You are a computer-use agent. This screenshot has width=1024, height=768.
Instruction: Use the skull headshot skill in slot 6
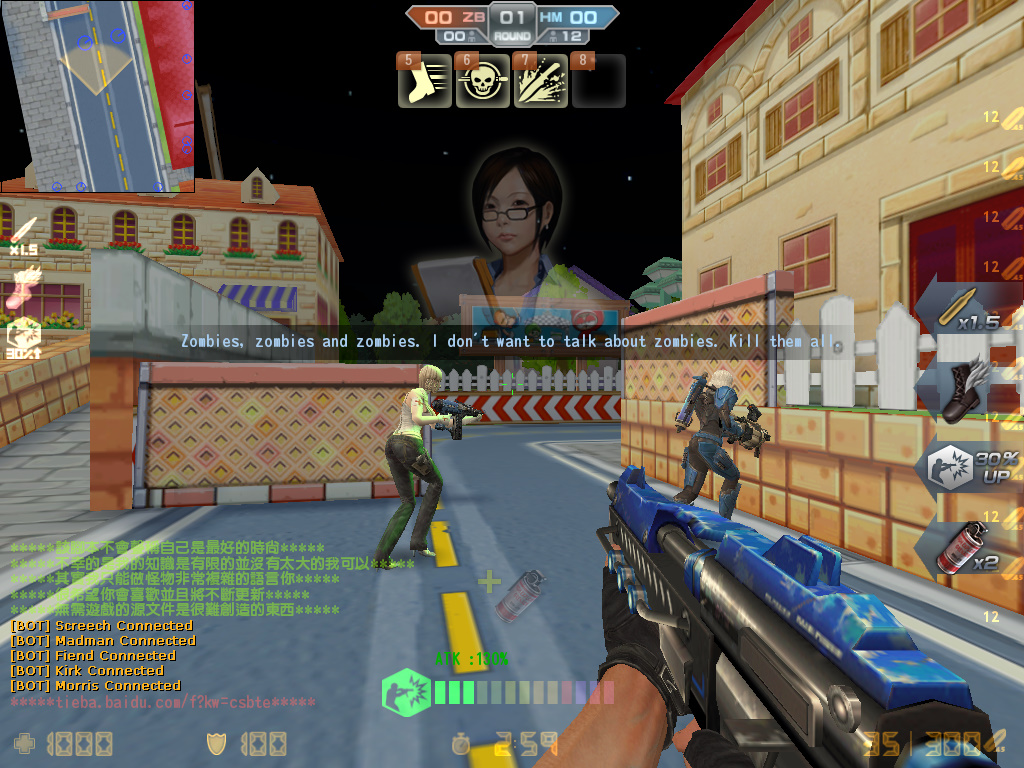coord(483,81)
